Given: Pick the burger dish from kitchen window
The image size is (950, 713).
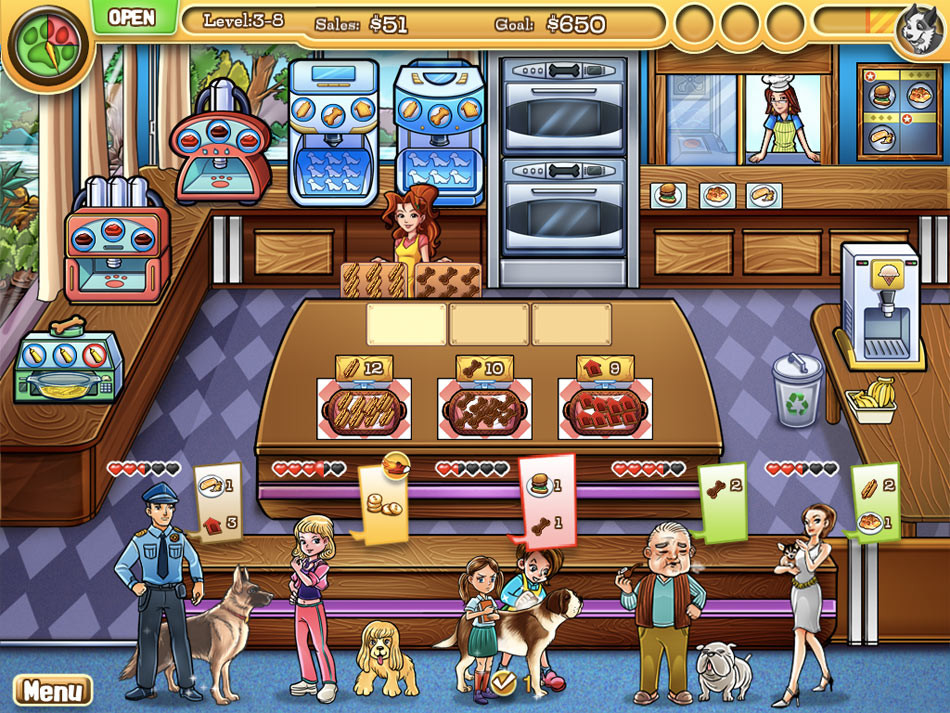Looking at the screenshot, I should 666,194.
